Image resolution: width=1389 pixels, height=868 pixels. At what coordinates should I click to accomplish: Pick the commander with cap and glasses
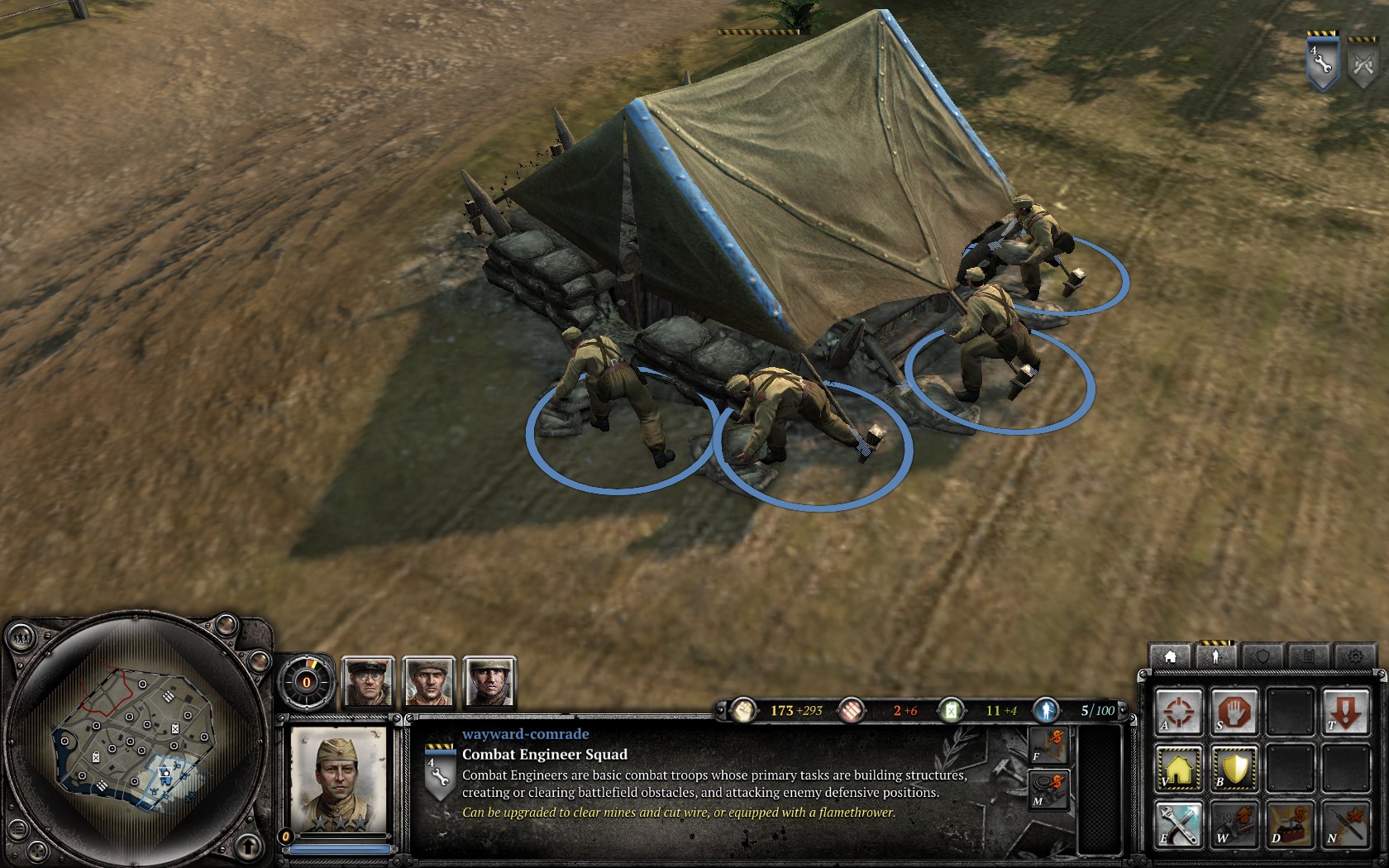(x=368, y=682)
